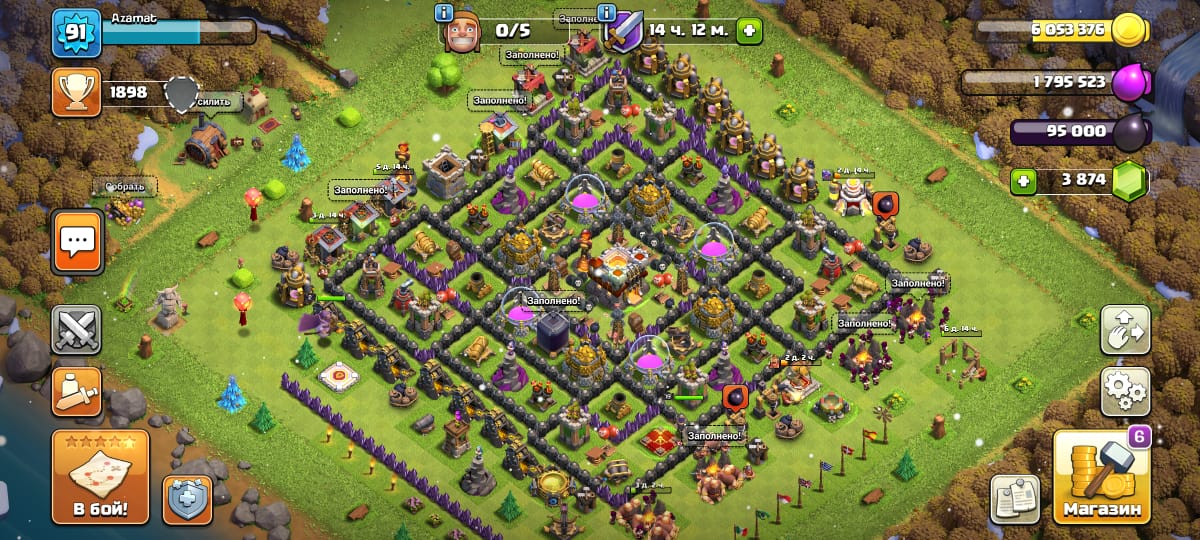This screenshot has width=1200, height=540.
Task: Tap the gold coin resource icon
Action: pos(1130,30)
